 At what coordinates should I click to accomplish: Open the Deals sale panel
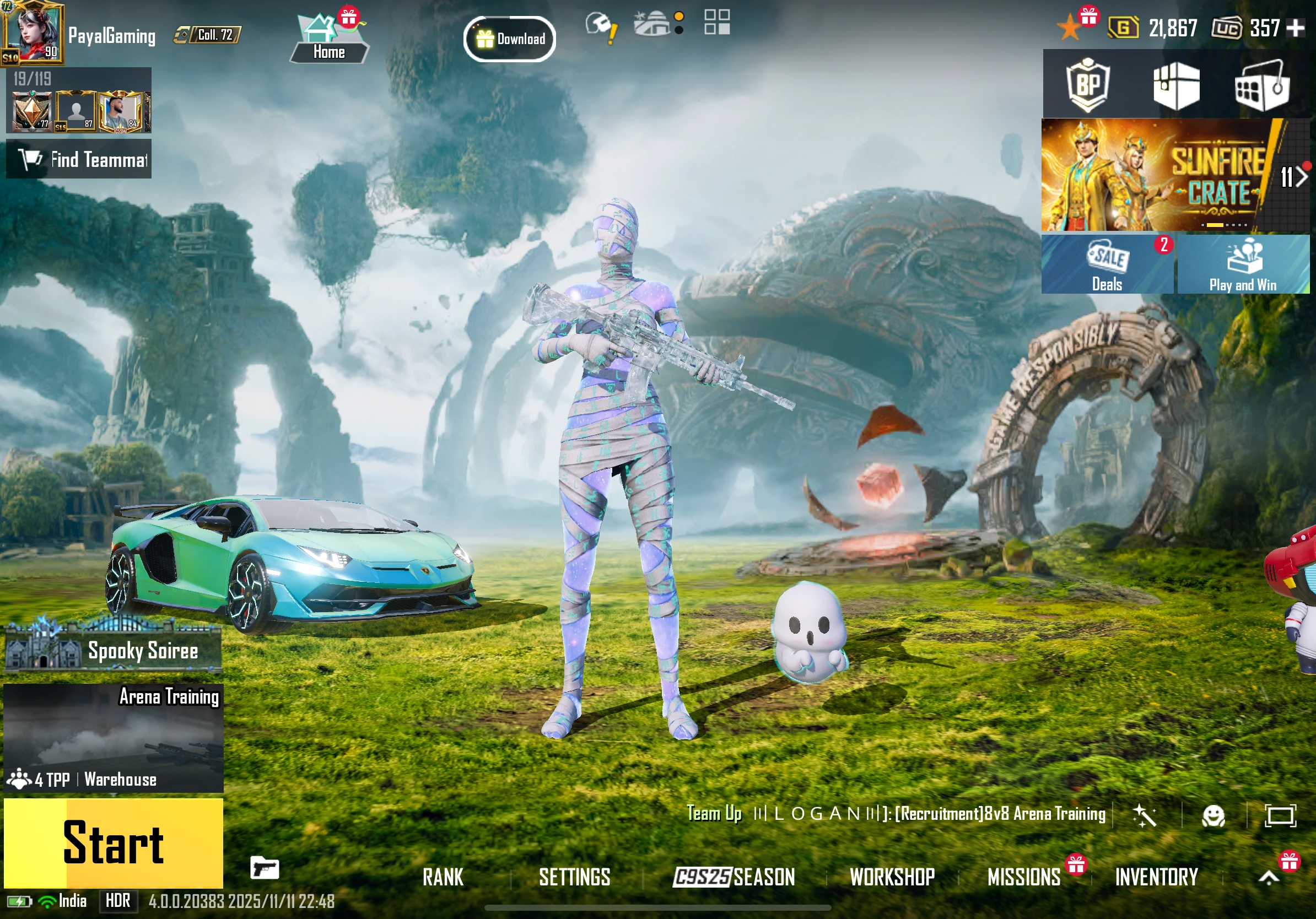[1107, 264]
